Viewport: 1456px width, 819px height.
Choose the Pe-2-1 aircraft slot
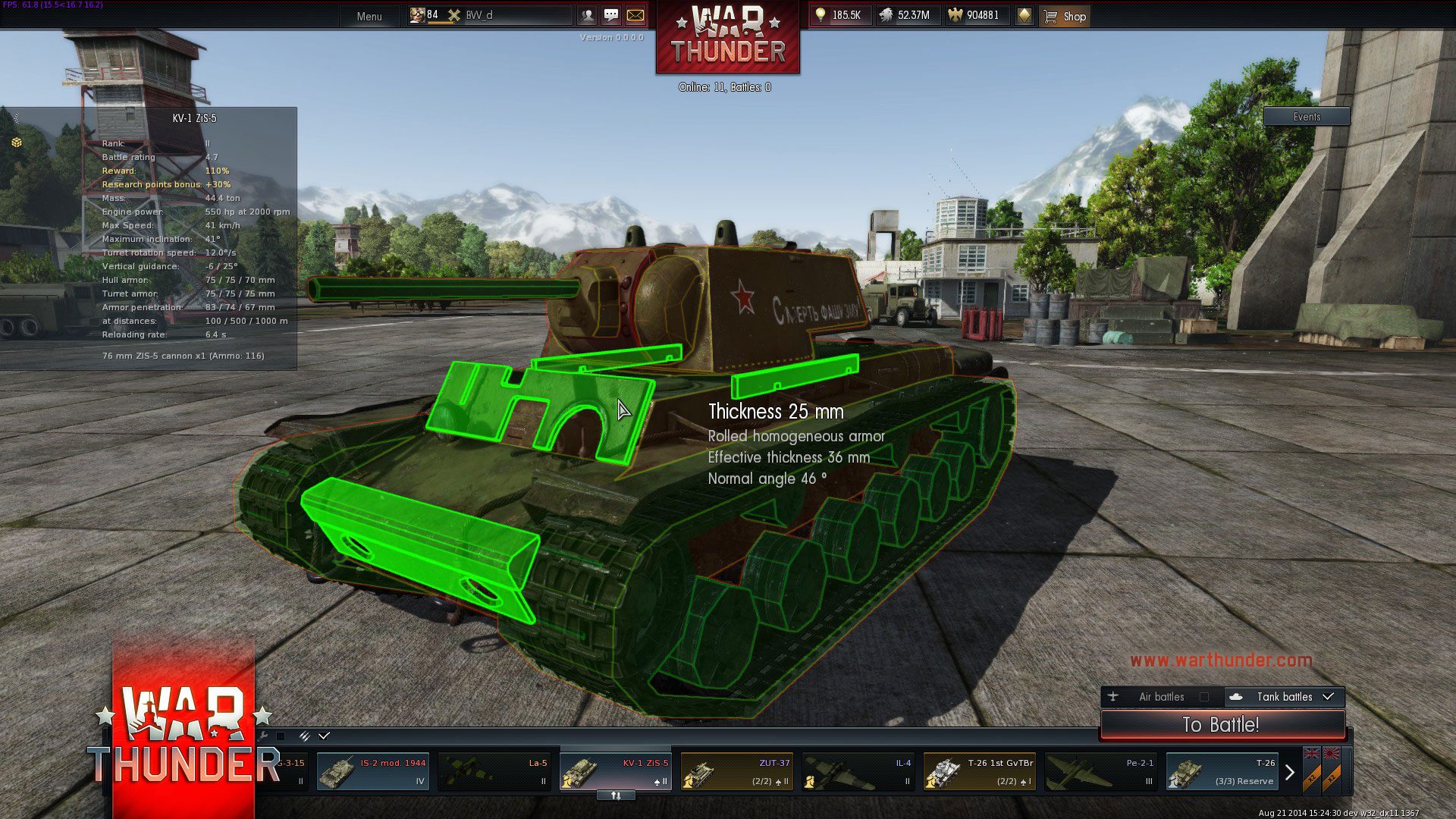click(x=1100, y=772)
